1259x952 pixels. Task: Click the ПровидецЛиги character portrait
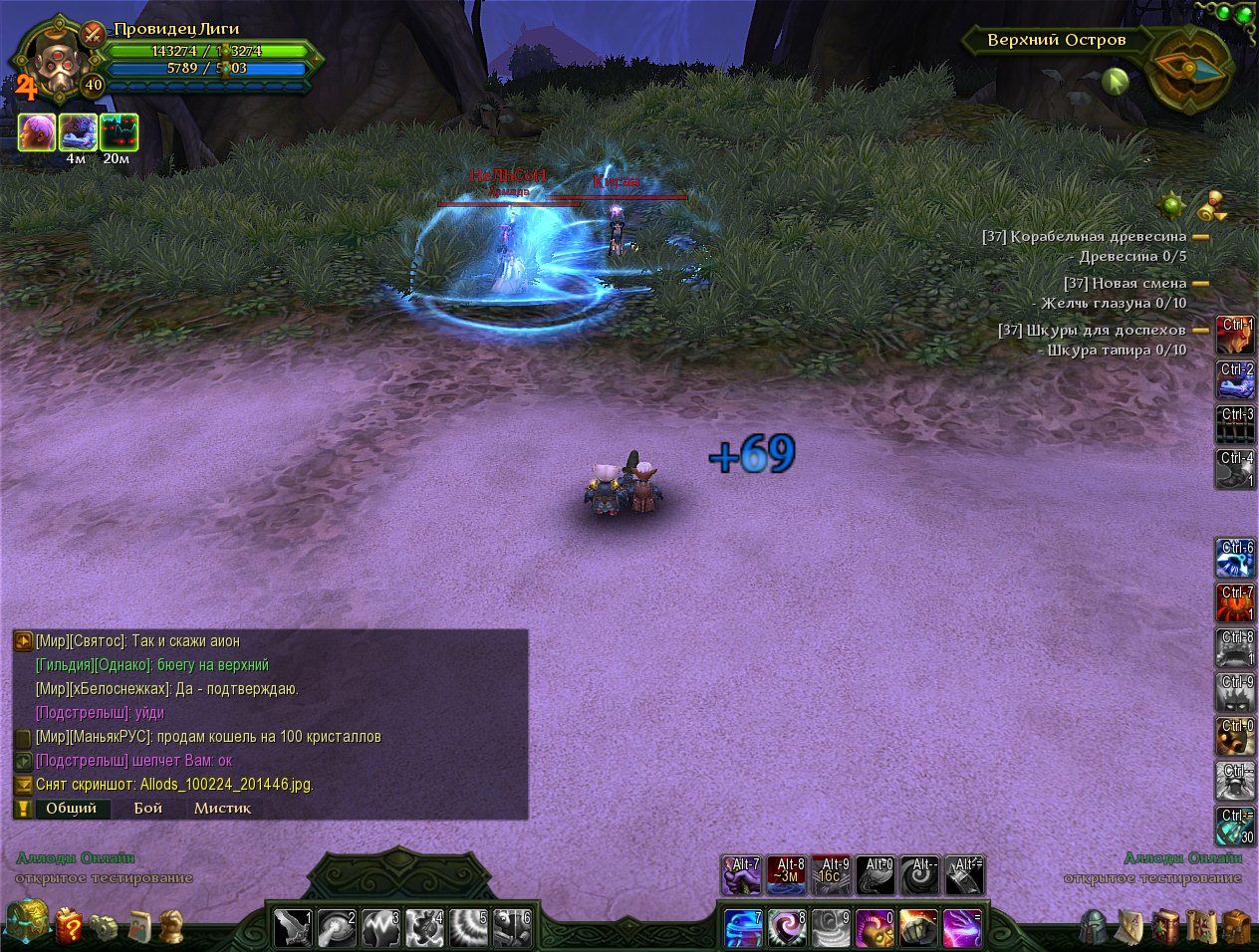click(50, 58)
